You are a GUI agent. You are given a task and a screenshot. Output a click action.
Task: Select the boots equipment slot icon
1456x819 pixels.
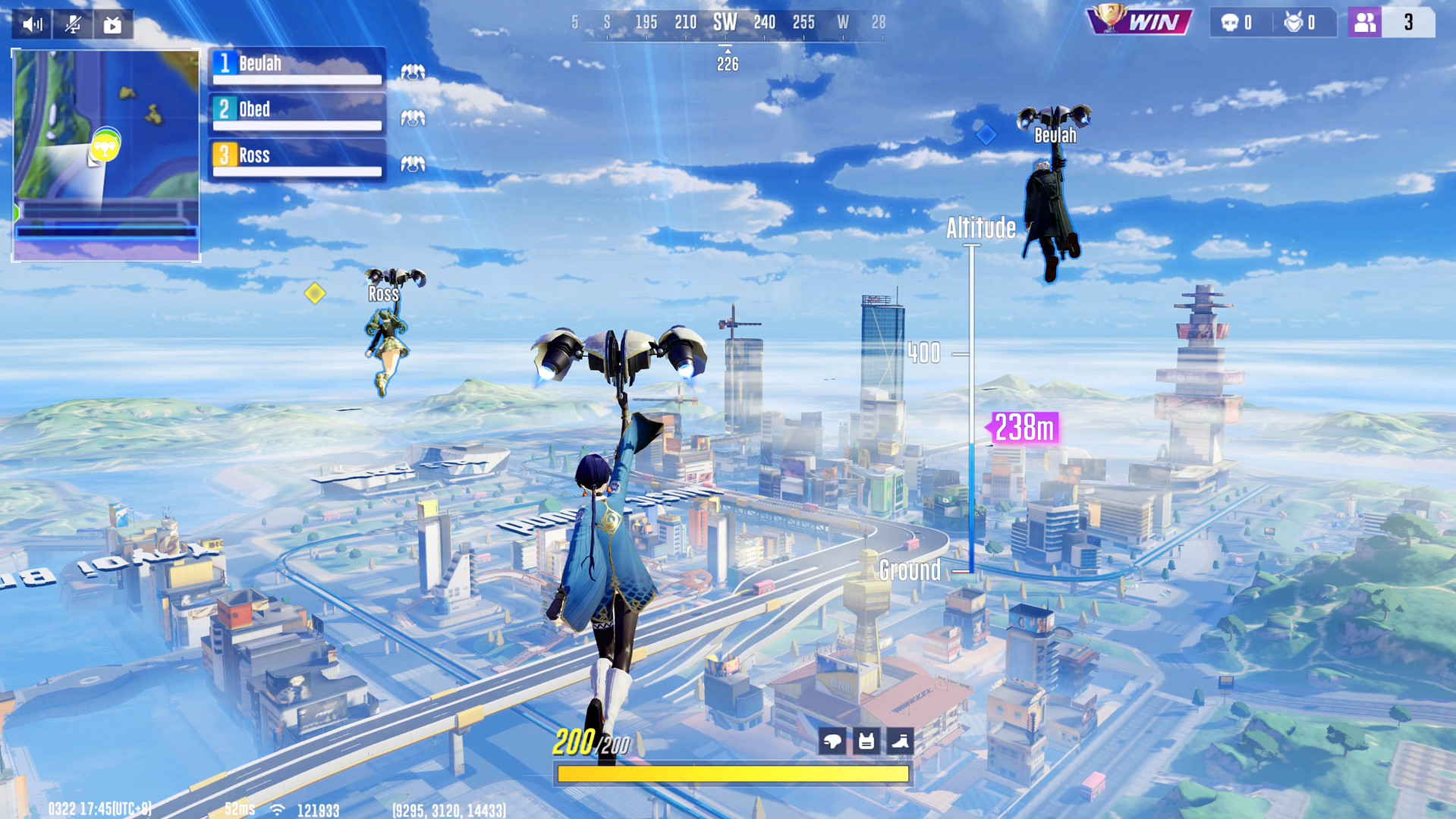tap(899, 742)
